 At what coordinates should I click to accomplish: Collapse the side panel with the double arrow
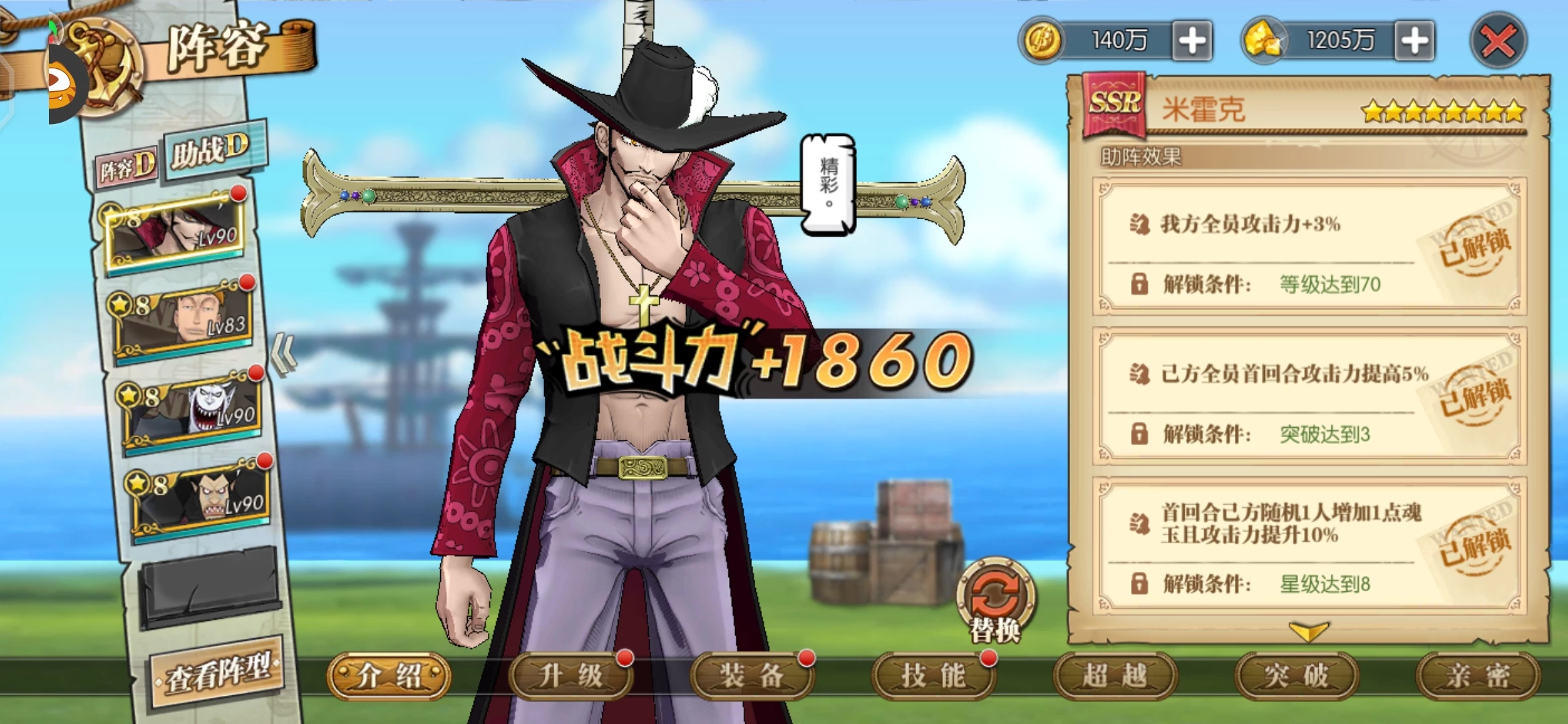pyautogui.click(x=284, y=355)
